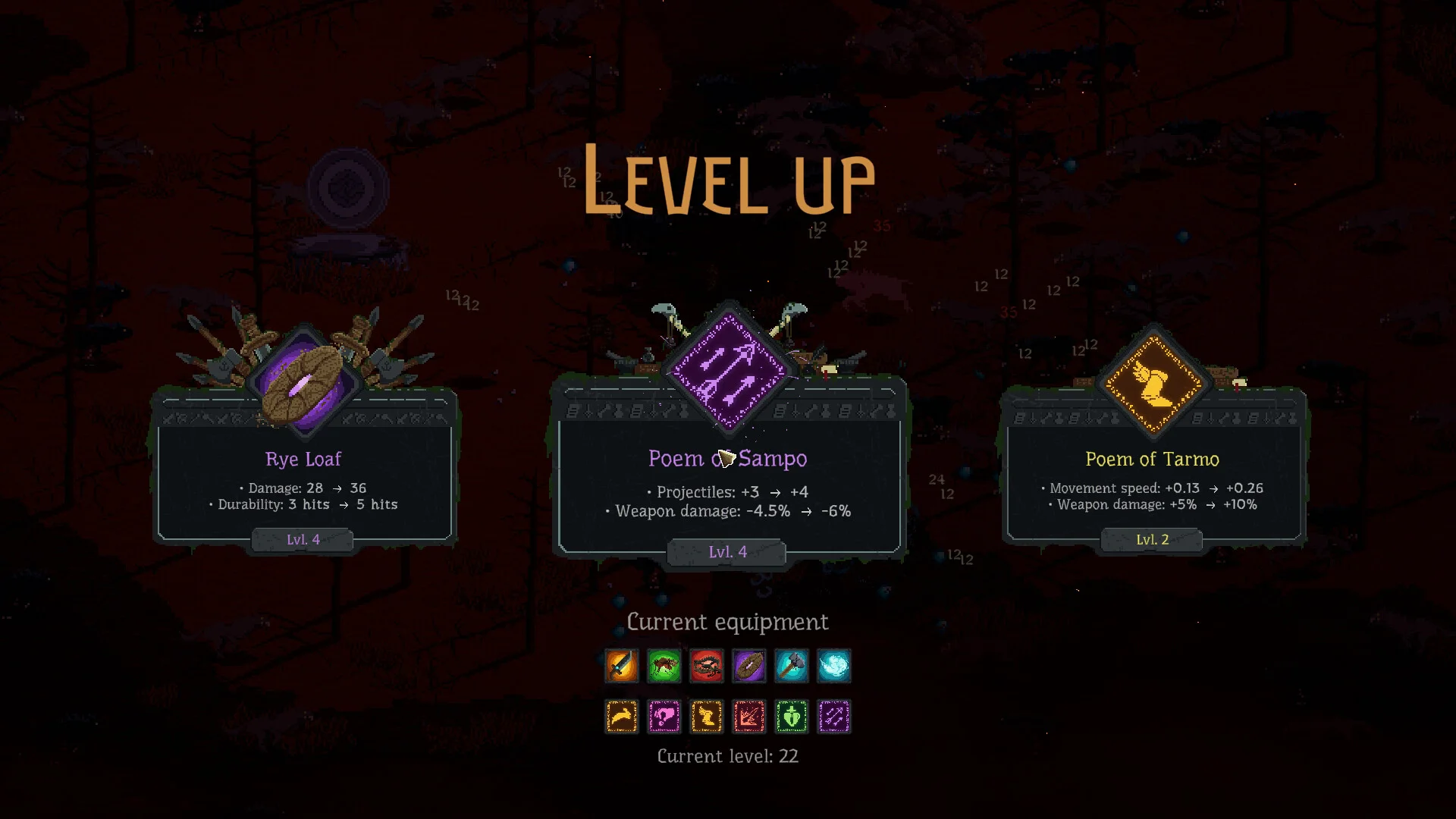
Task: Click the stone hammer weapon icon
Action: pos(792,667)
